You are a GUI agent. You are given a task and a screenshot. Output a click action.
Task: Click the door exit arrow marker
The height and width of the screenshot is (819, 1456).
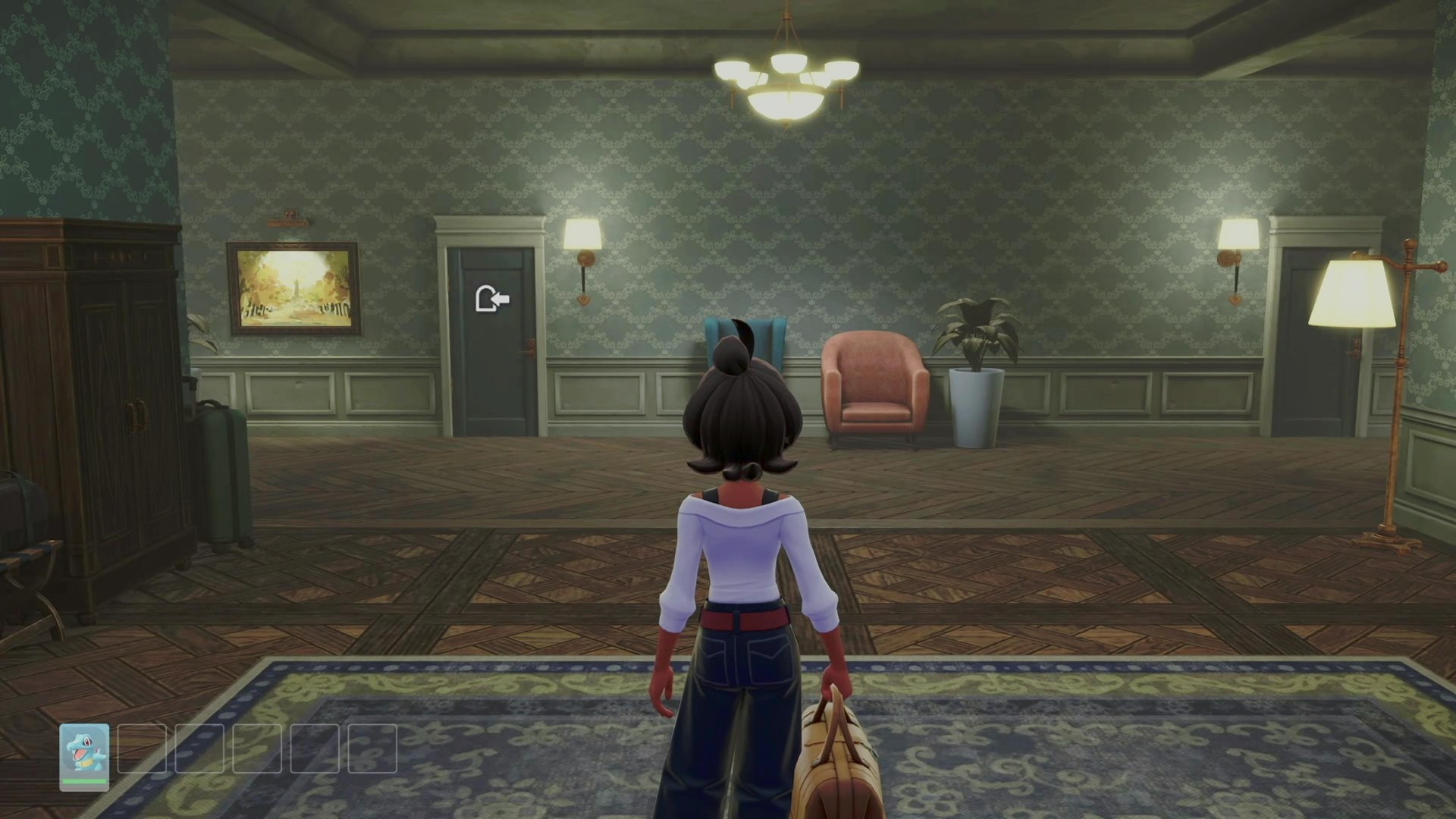click(491, 300)
